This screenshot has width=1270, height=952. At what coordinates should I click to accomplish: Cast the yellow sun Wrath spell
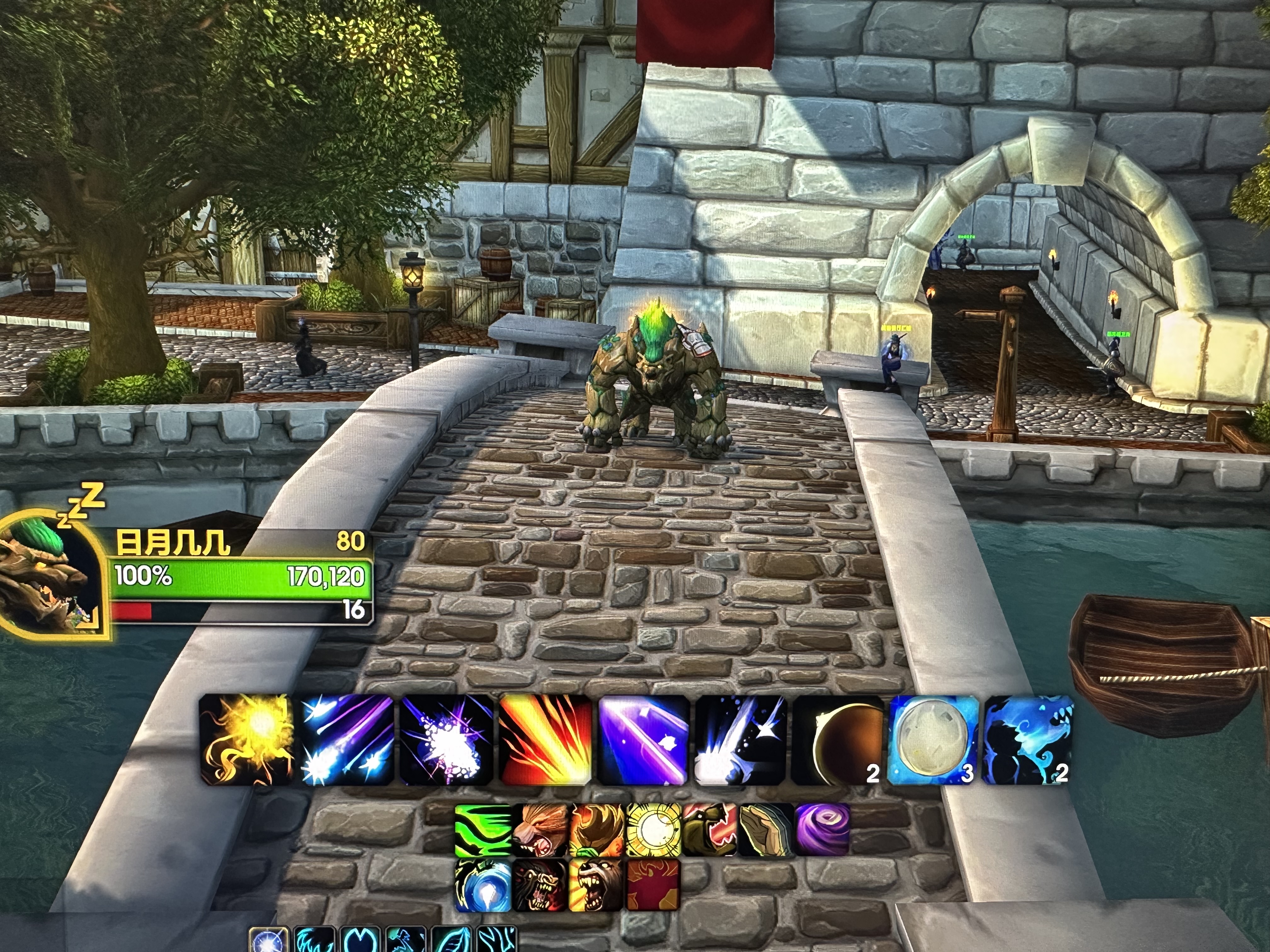(x=247, y=740)
